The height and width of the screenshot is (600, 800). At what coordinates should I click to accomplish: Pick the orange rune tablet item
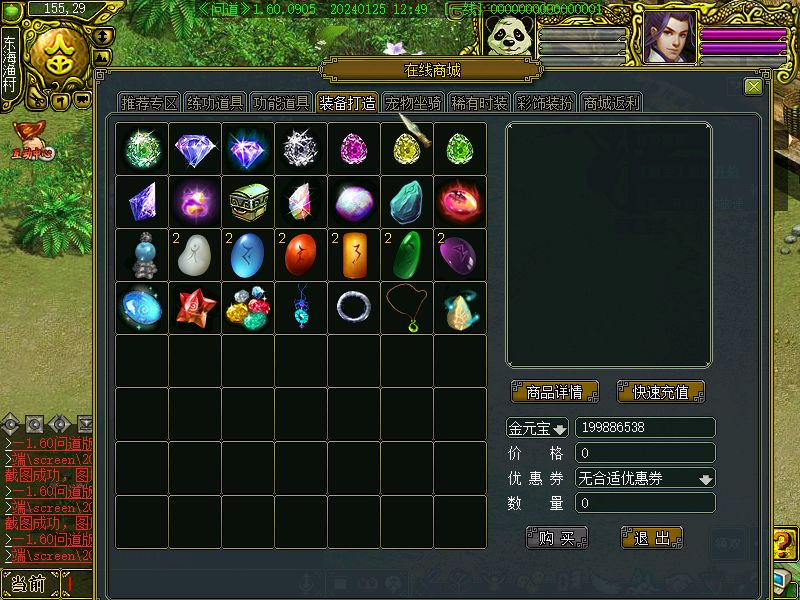coord(354,254)
